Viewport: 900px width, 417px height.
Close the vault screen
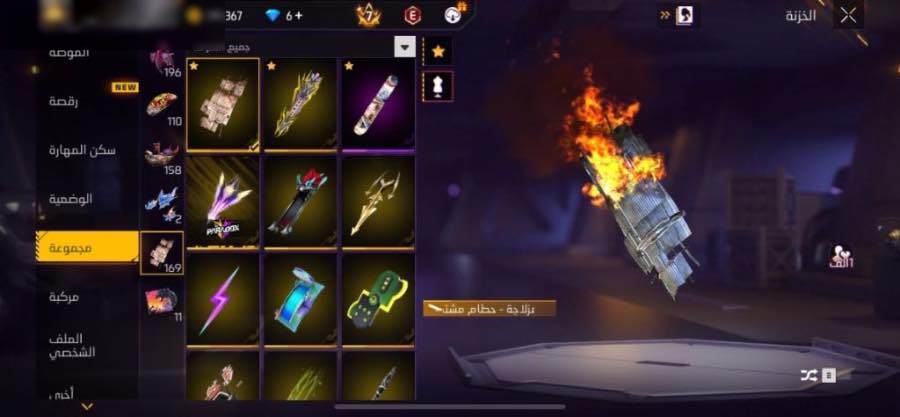[848, 15]
